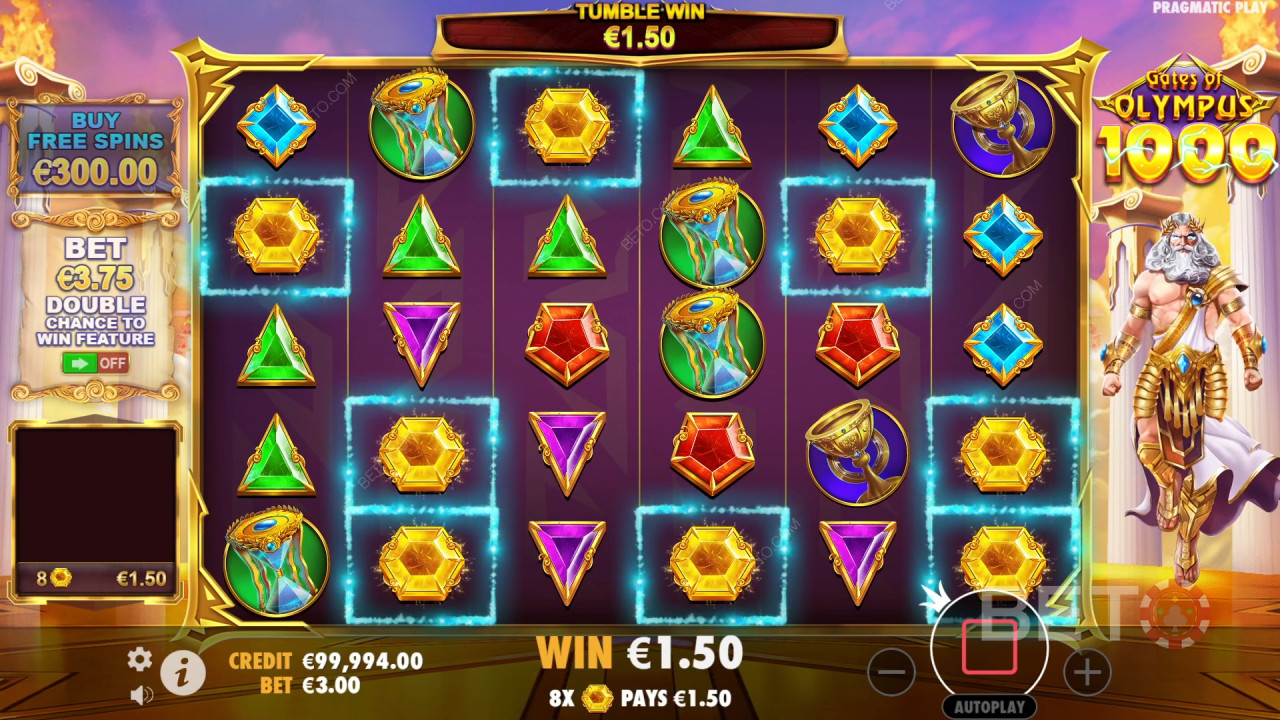Buy free spins for €300.00
Viewport: 1280px width, 720px height.
[94, 148]
